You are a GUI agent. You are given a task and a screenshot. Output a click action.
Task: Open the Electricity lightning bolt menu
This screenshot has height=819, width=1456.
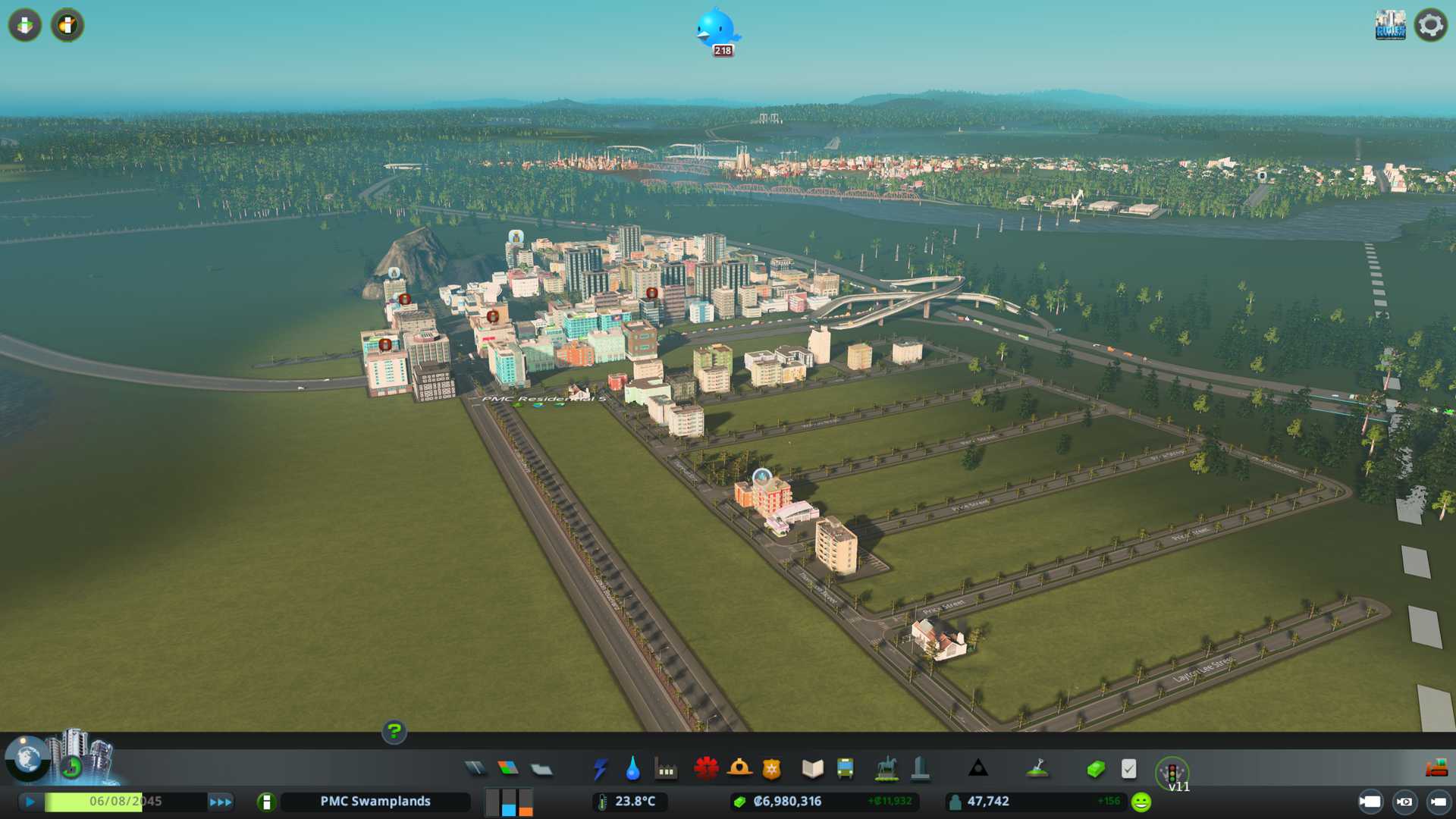pyautogui.click(x=600, y=769)
